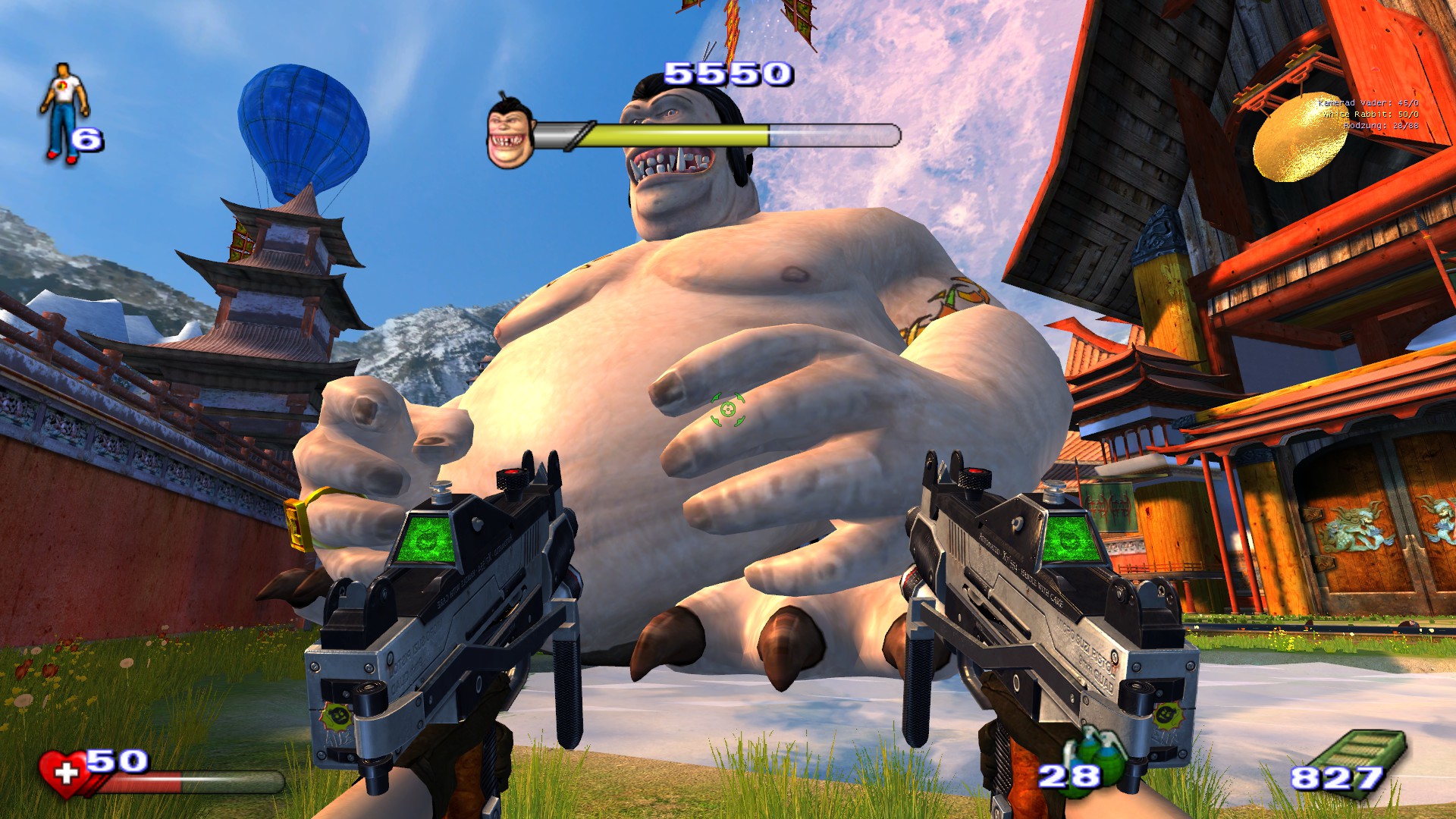Click the crosshair reticle at screen center
Viewport: 1456px width, 819px height.
[726, 409]
